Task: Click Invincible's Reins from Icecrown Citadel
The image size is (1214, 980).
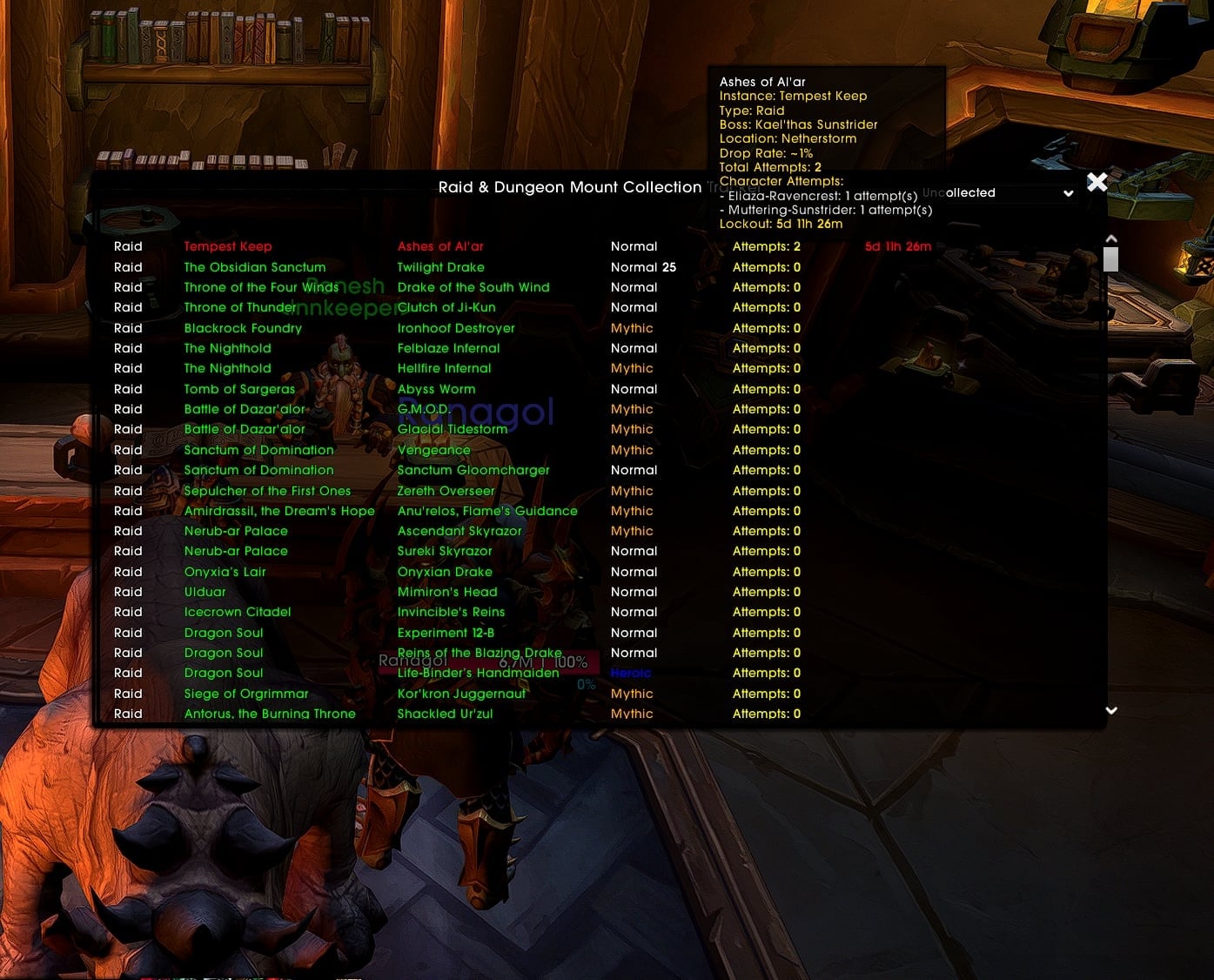Action: (450, 612)
